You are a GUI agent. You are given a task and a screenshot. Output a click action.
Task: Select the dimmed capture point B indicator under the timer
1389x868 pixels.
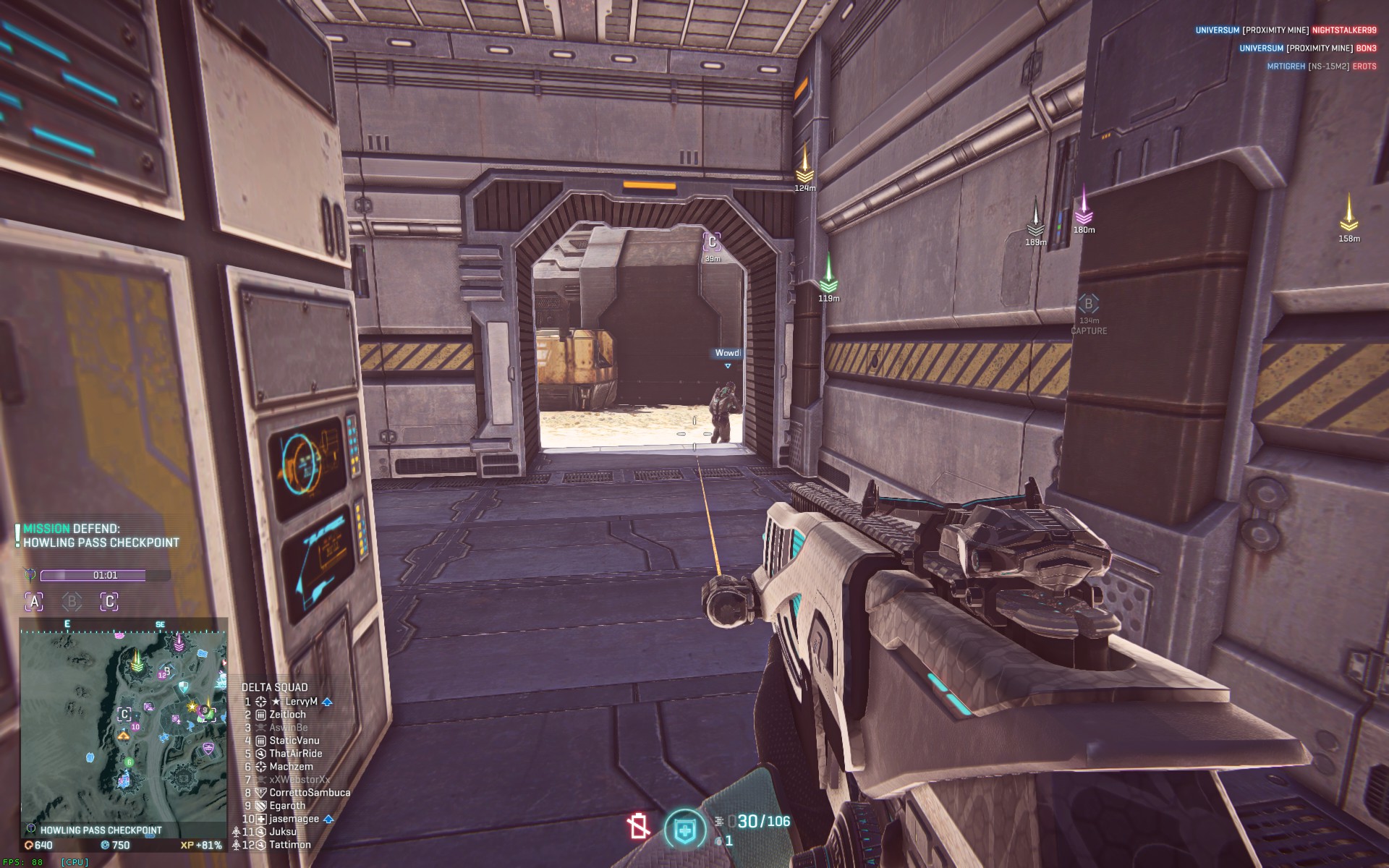click(x=72, y=601)
